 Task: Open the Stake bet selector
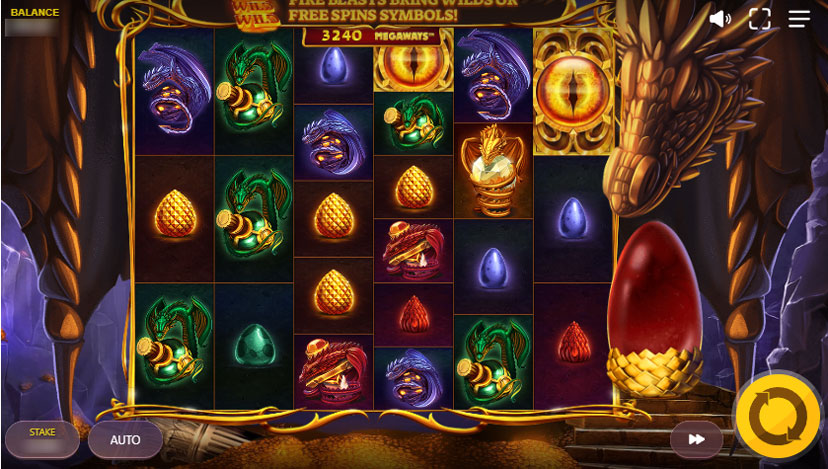[x=42, y=439]
